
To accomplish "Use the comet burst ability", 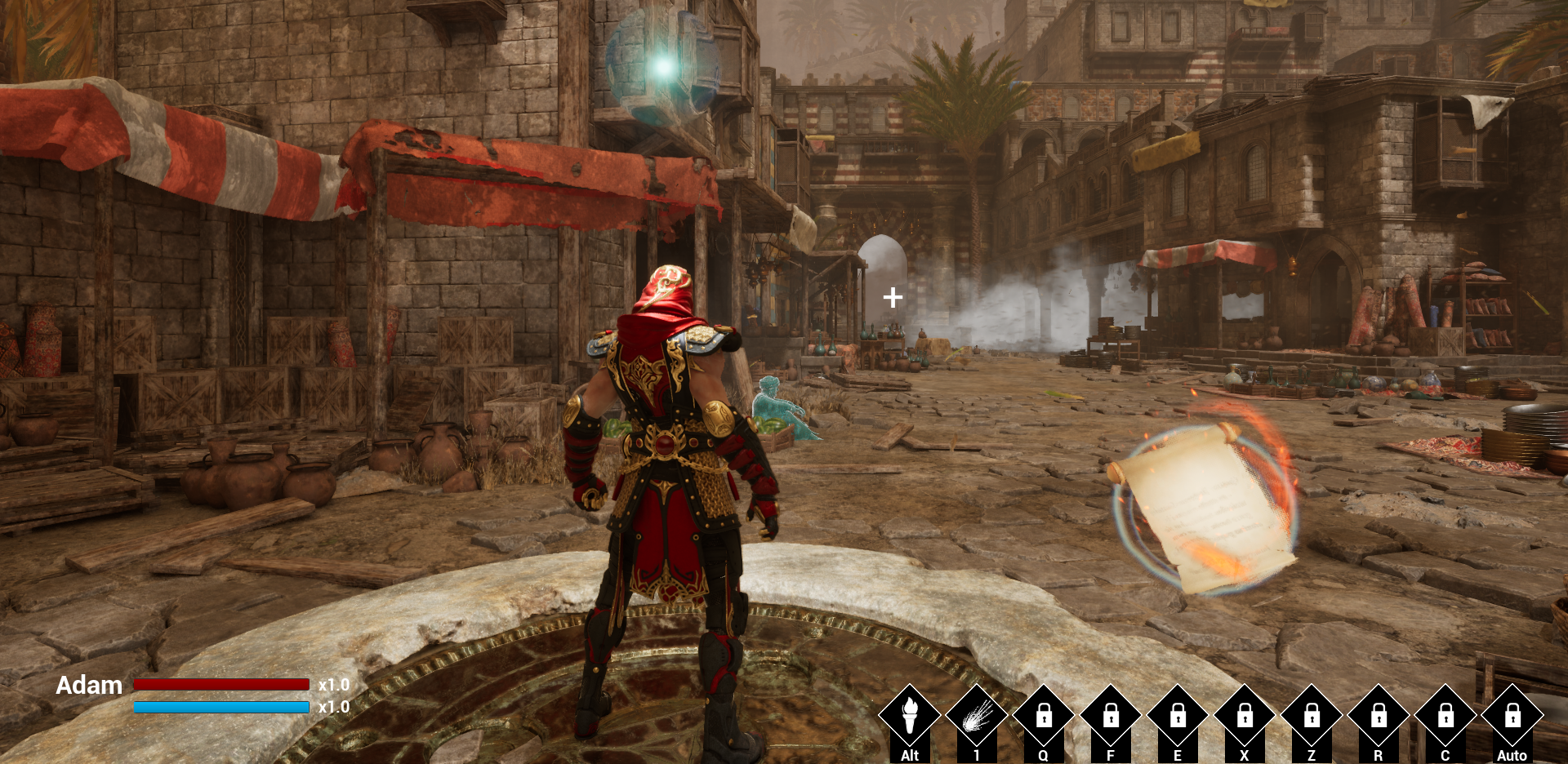I will (x=976, y=716).
